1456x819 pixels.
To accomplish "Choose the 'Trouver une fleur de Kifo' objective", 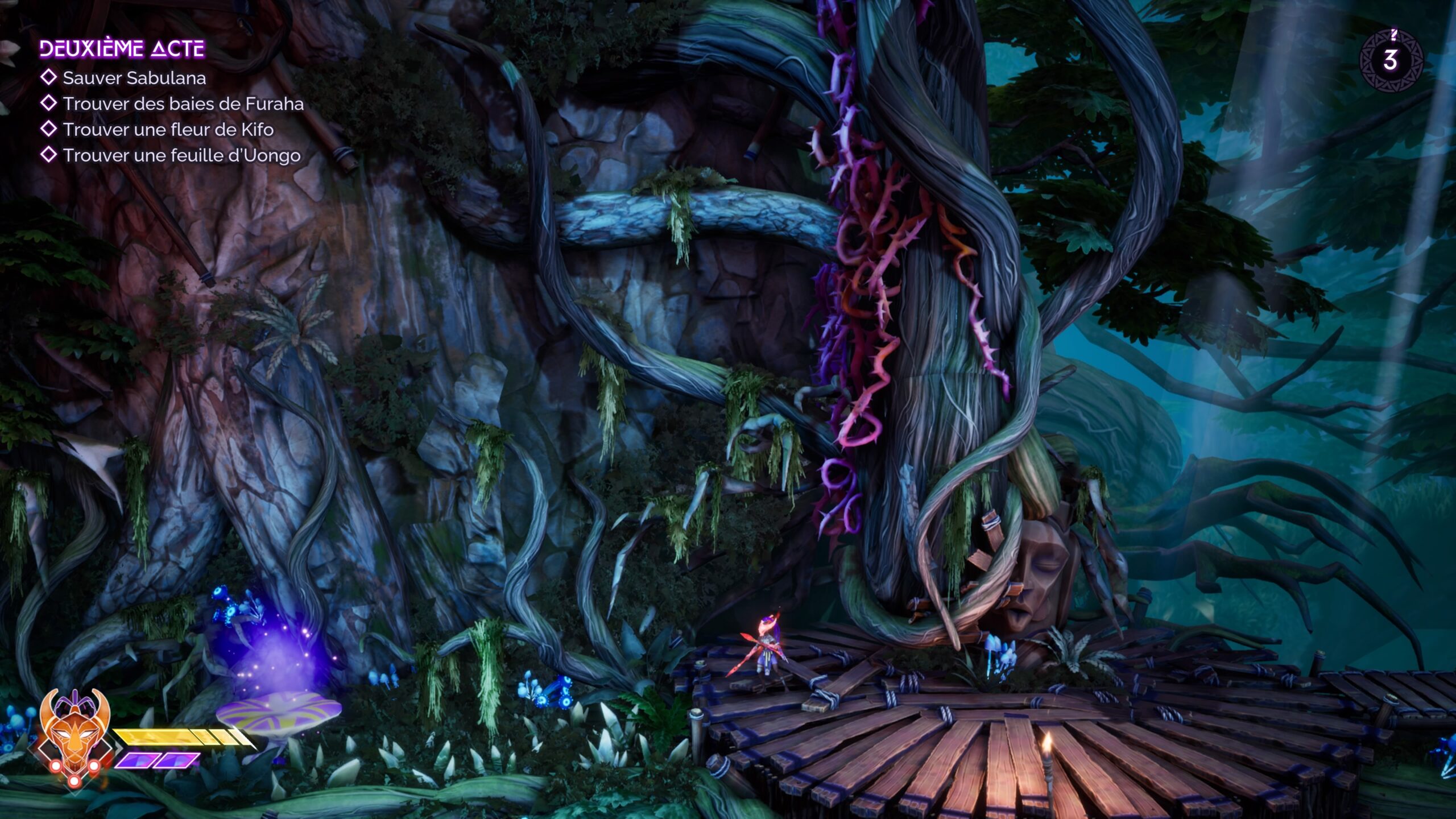I will click(168, 130).
